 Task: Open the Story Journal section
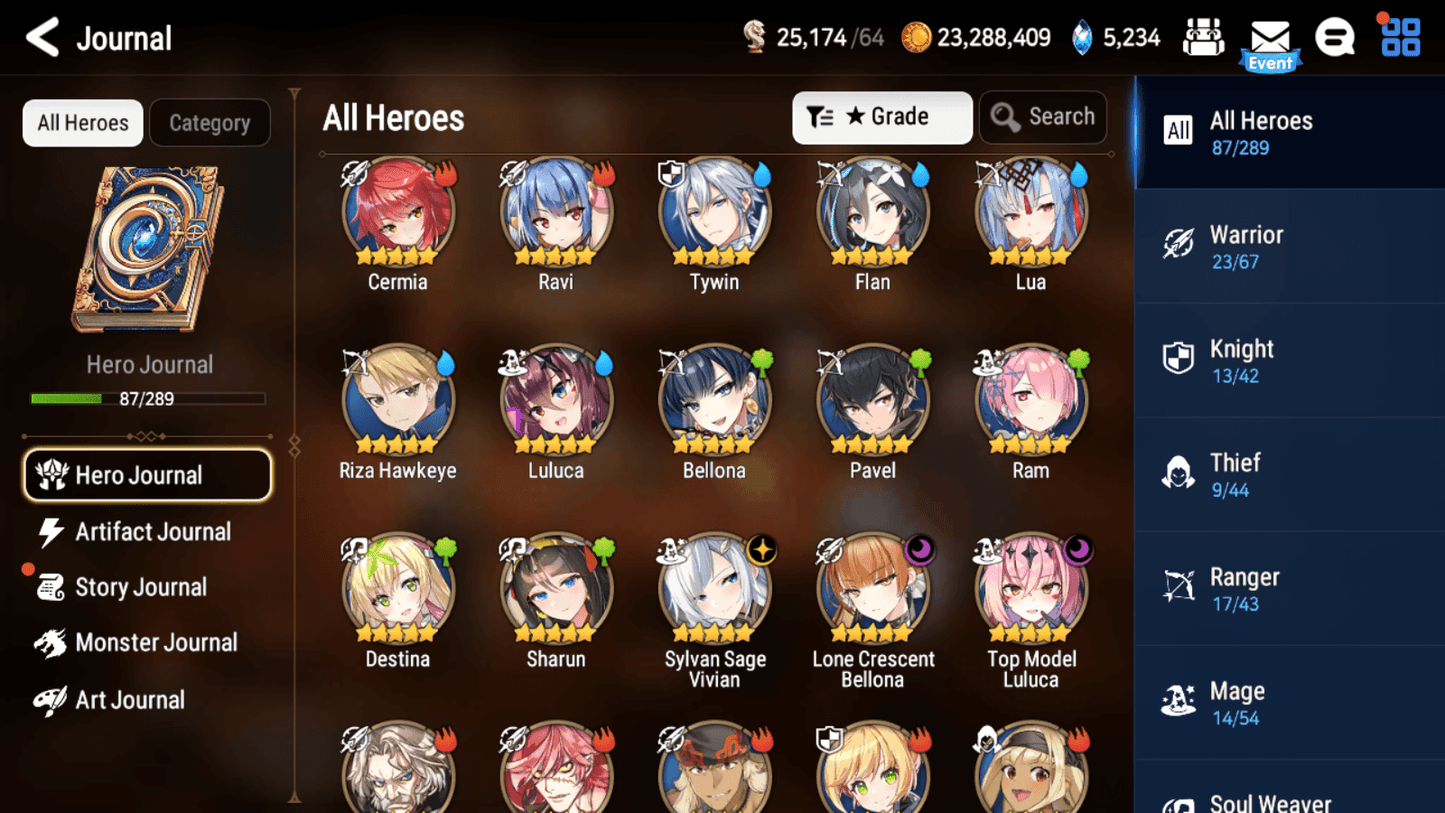point(141,587)
